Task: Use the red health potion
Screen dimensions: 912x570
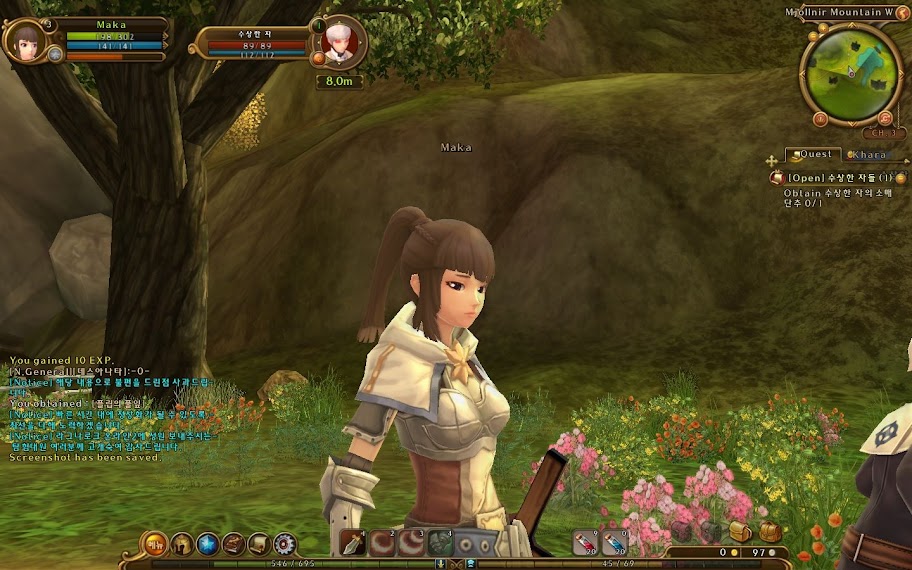Action: coord(585,543)
